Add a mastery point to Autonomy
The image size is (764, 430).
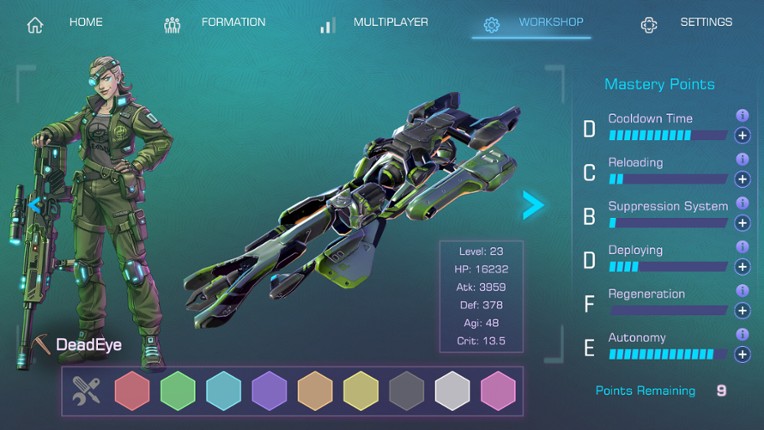click(x=742, y=354)
